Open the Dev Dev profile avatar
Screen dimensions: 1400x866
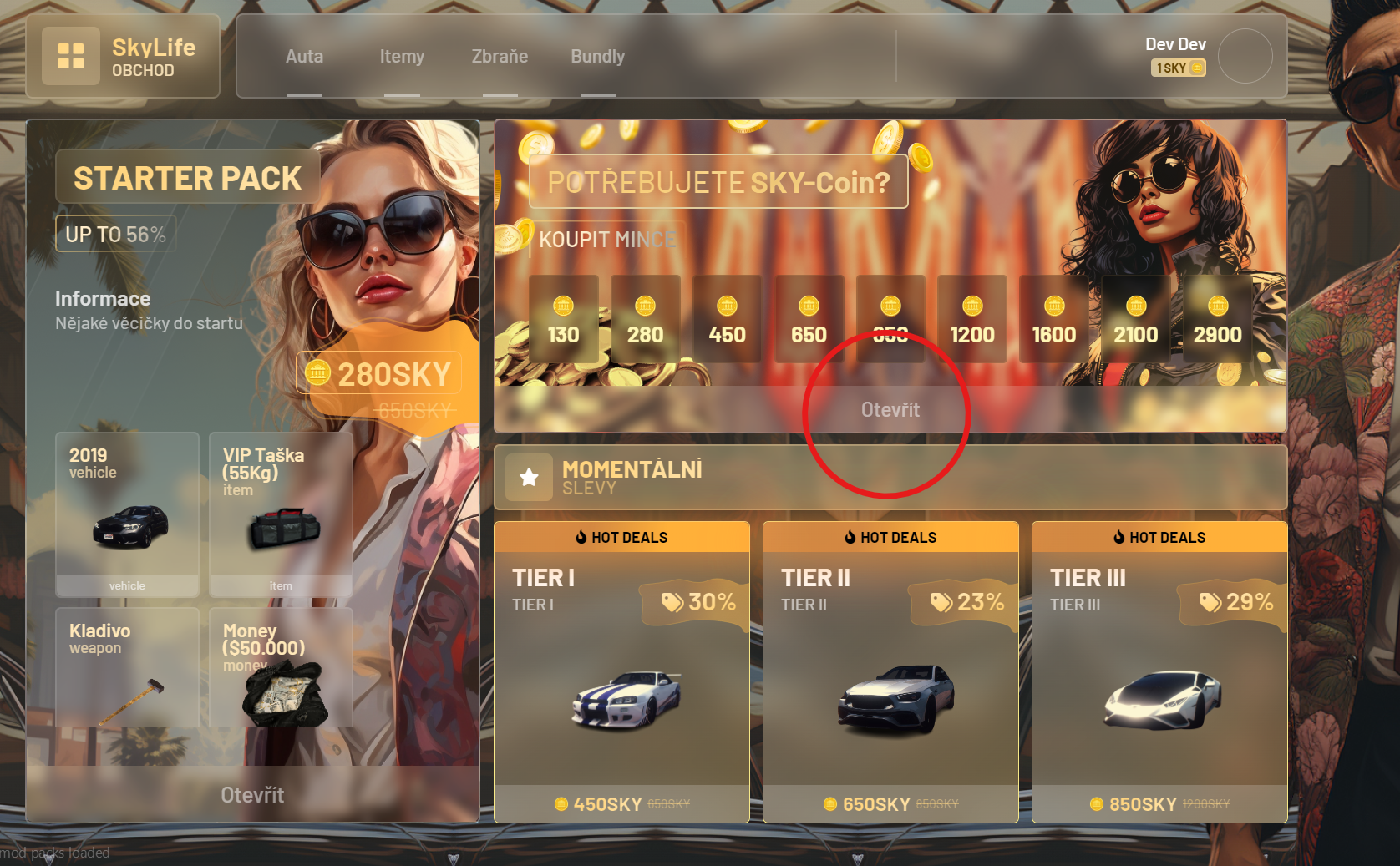1245,56
